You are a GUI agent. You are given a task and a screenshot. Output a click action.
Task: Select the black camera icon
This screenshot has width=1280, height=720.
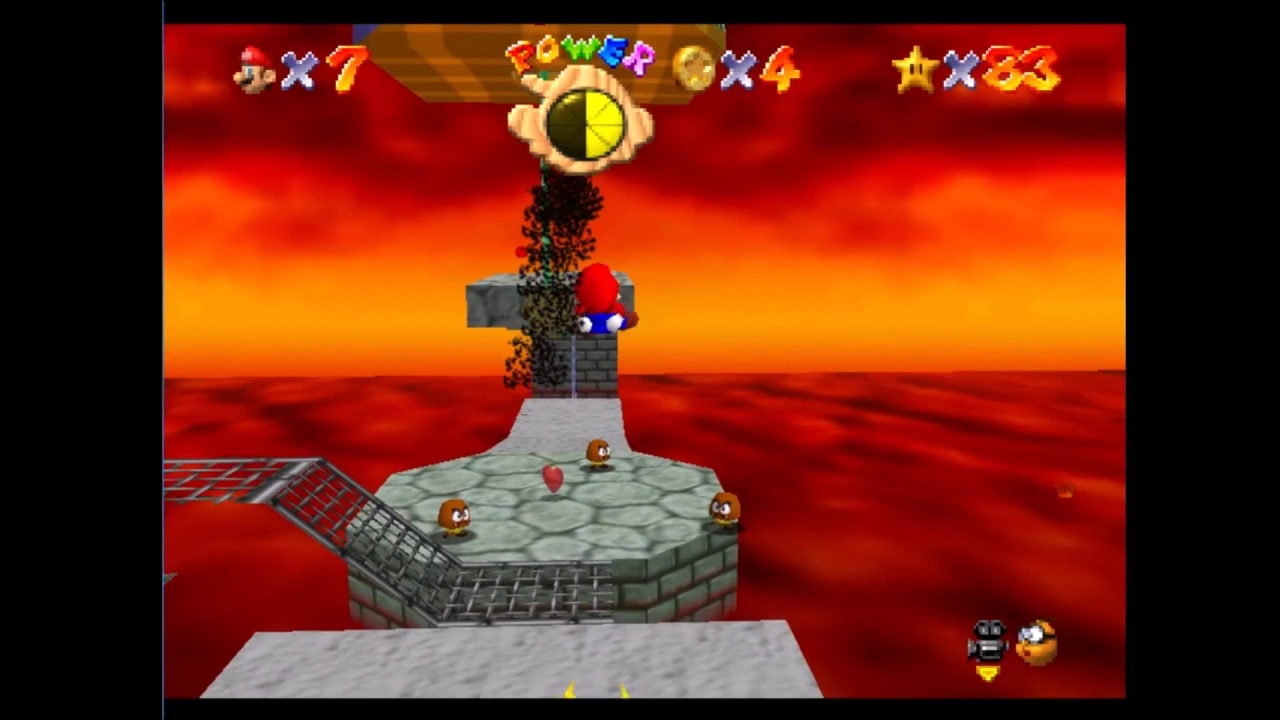click(988, 640)
